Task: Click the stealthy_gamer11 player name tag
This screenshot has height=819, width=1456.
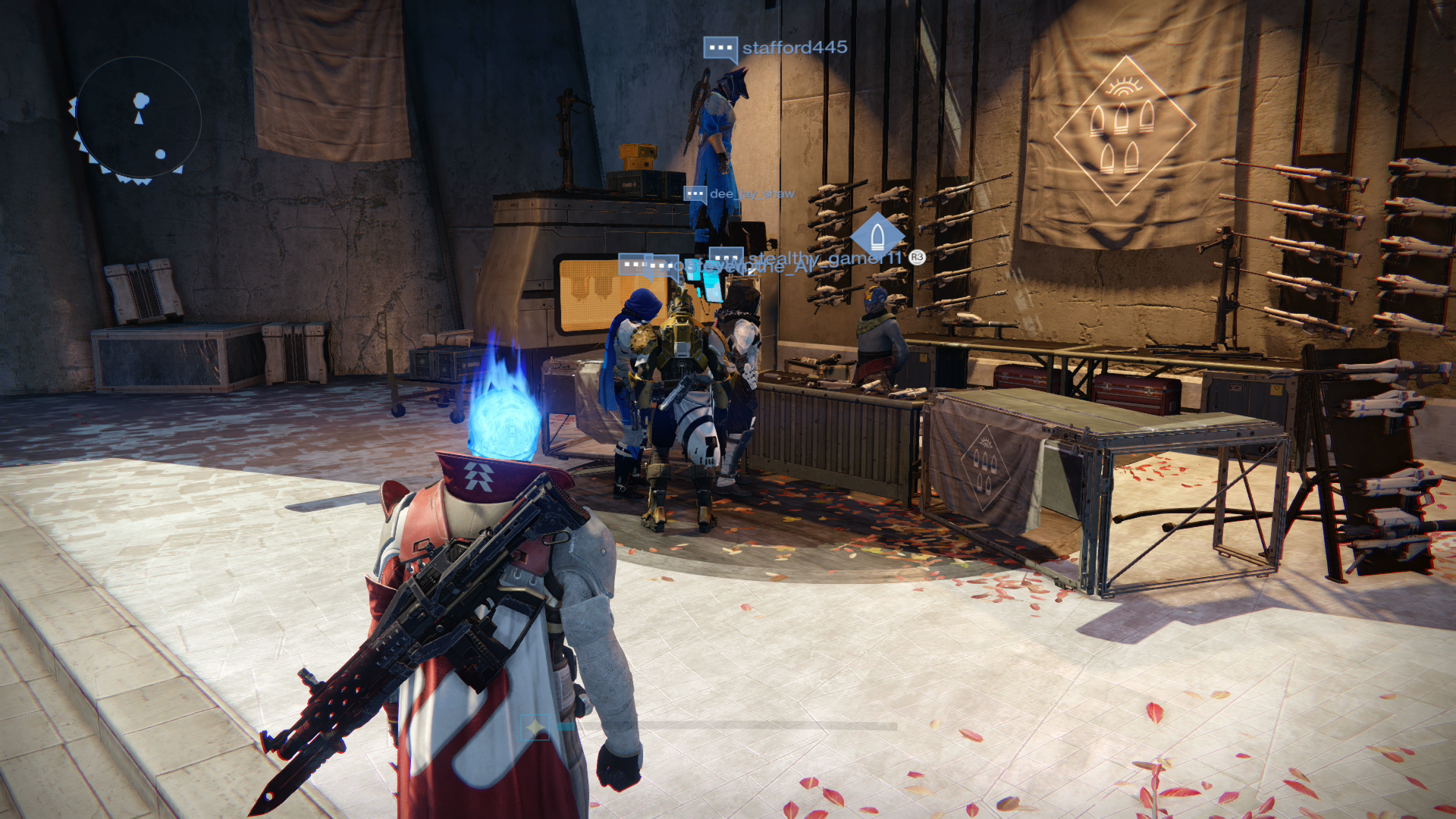Action: click(x=827, y=259)
